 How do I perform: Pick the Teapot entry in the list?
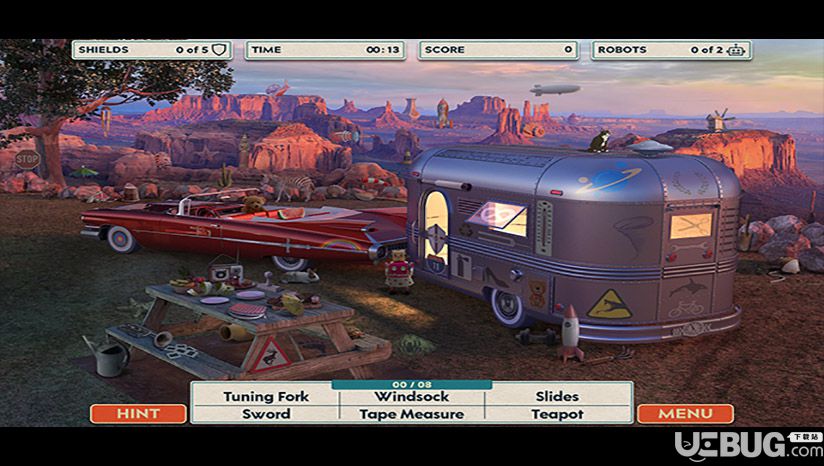[557, 414]
